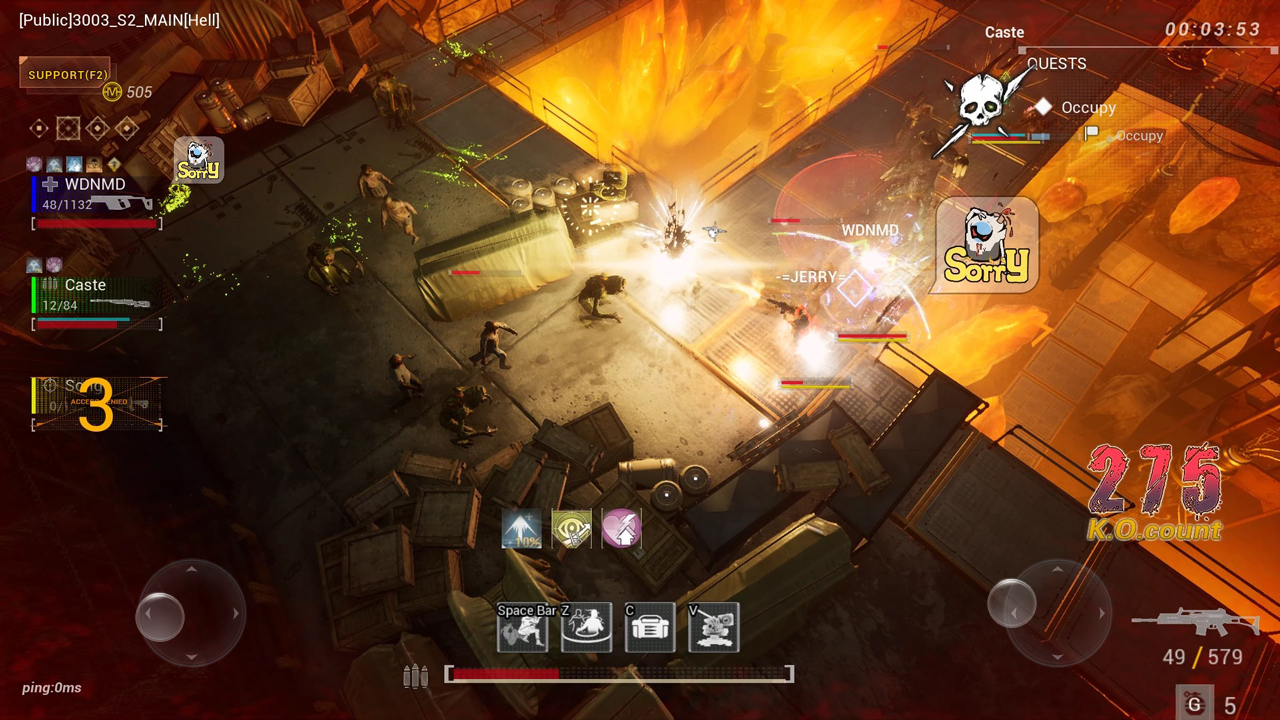Click the green eye targeting buff icon
Image resolution: width=1280 pixels, height=720 pixels.
click(571, 529)
